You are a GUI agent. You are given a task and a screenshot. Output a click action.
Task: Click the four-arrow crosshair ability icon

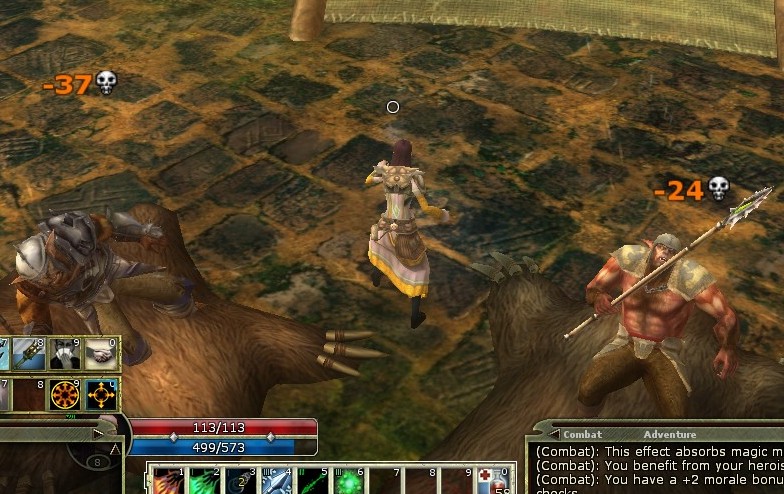click(102, 395)
